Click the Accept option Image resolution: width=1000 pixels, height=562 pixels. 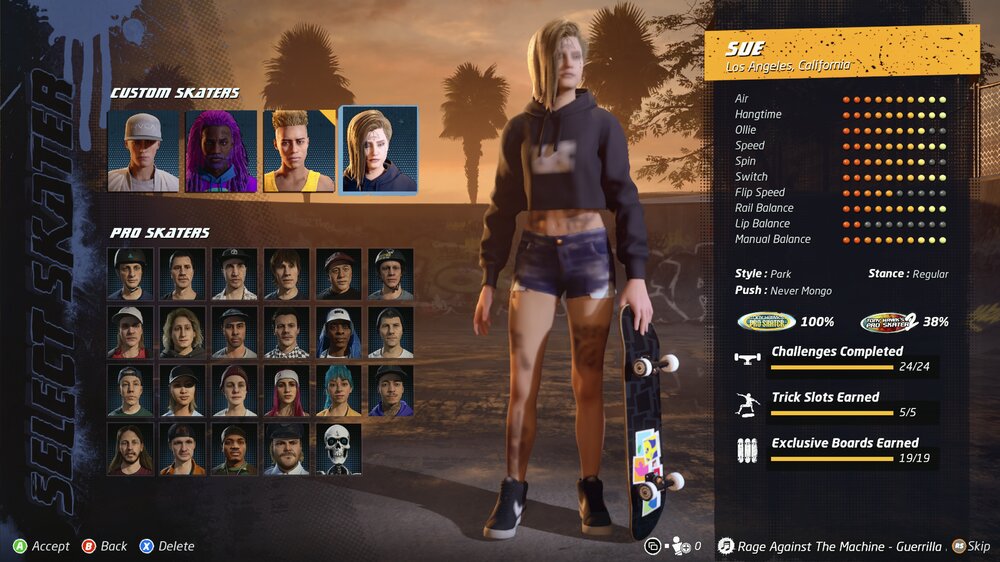point(41,546)
